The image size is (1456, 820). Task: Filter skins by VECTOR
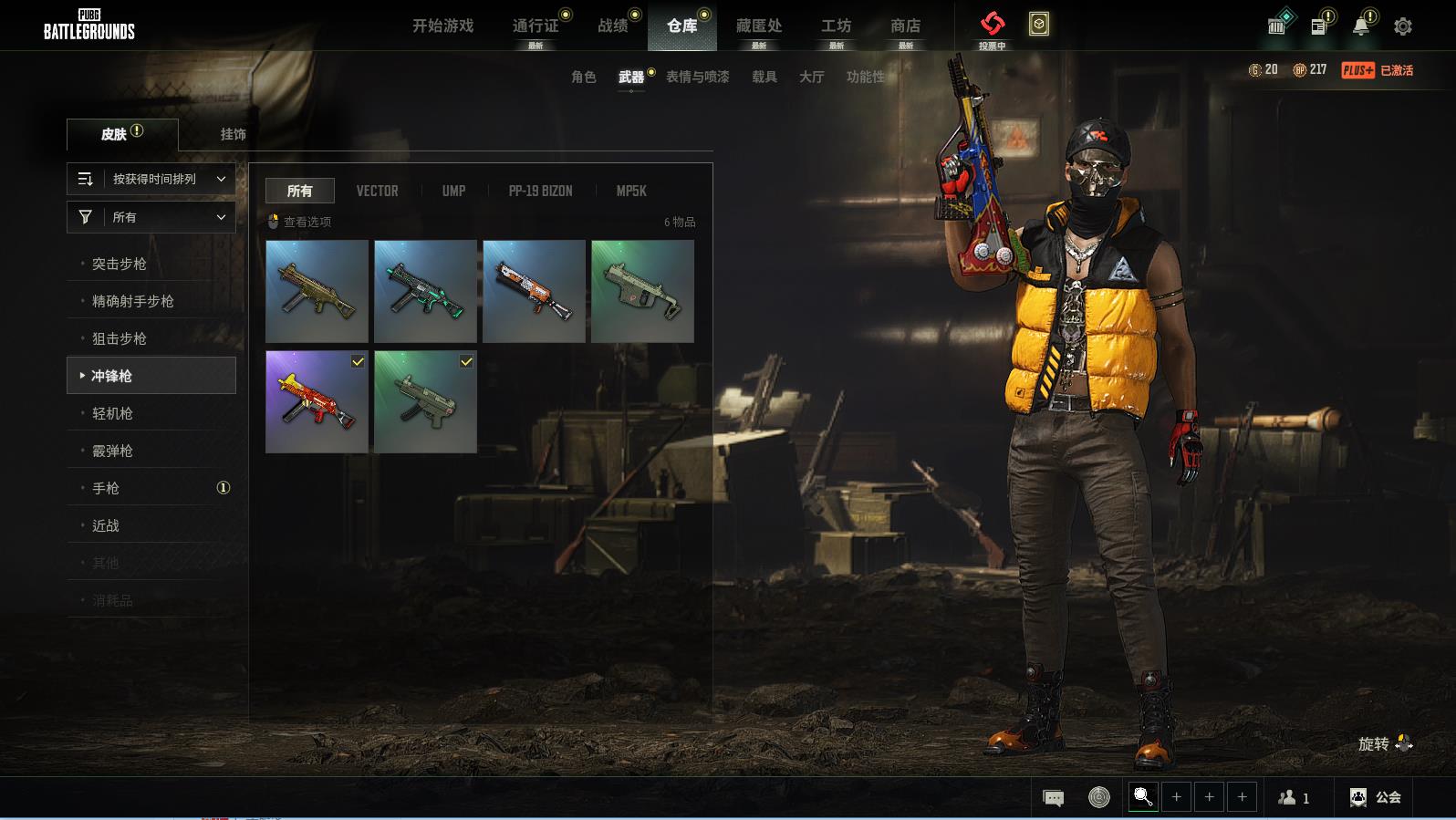377,191
